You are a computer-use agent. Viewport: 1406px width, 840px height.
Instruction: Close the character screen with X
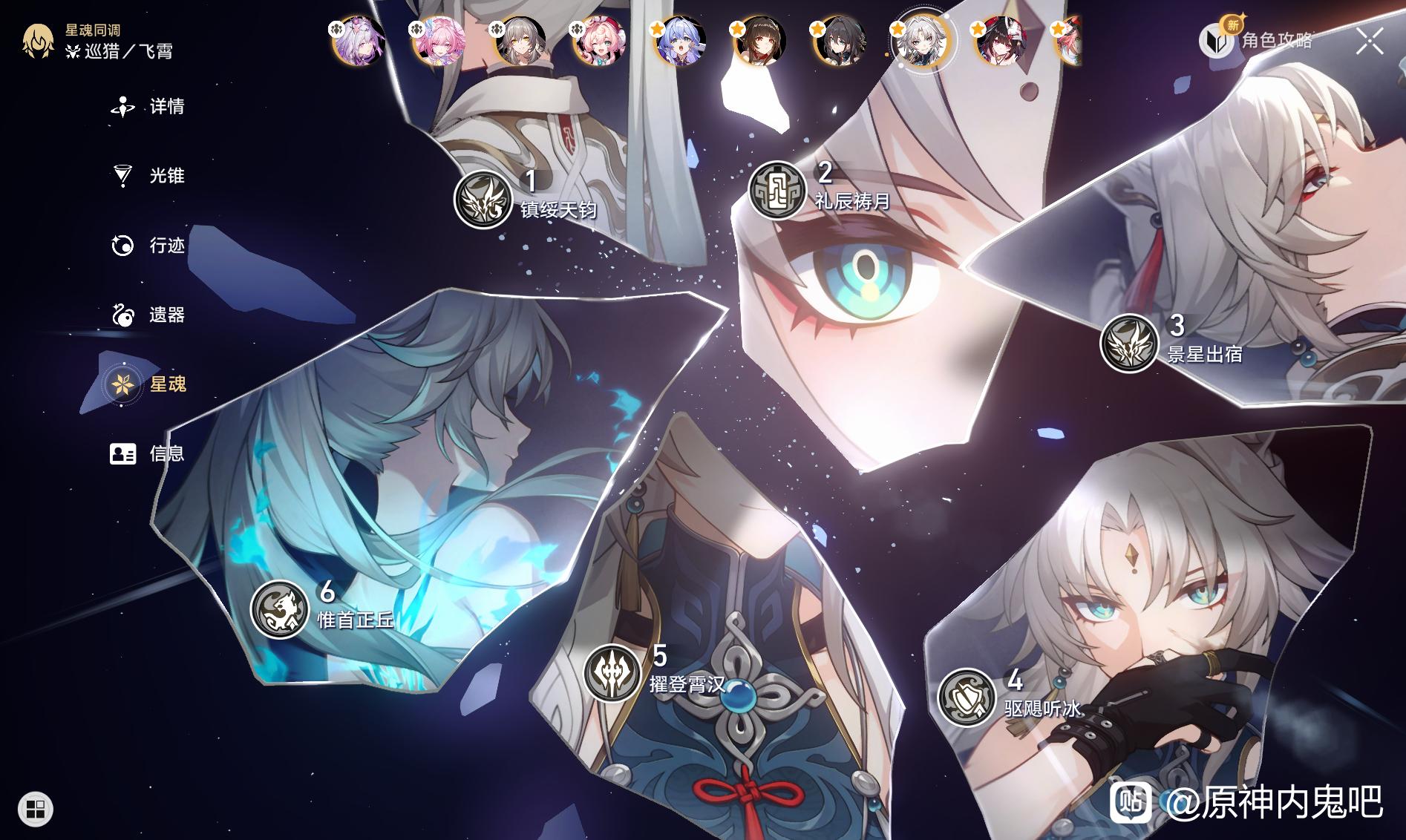point(1369,42)
